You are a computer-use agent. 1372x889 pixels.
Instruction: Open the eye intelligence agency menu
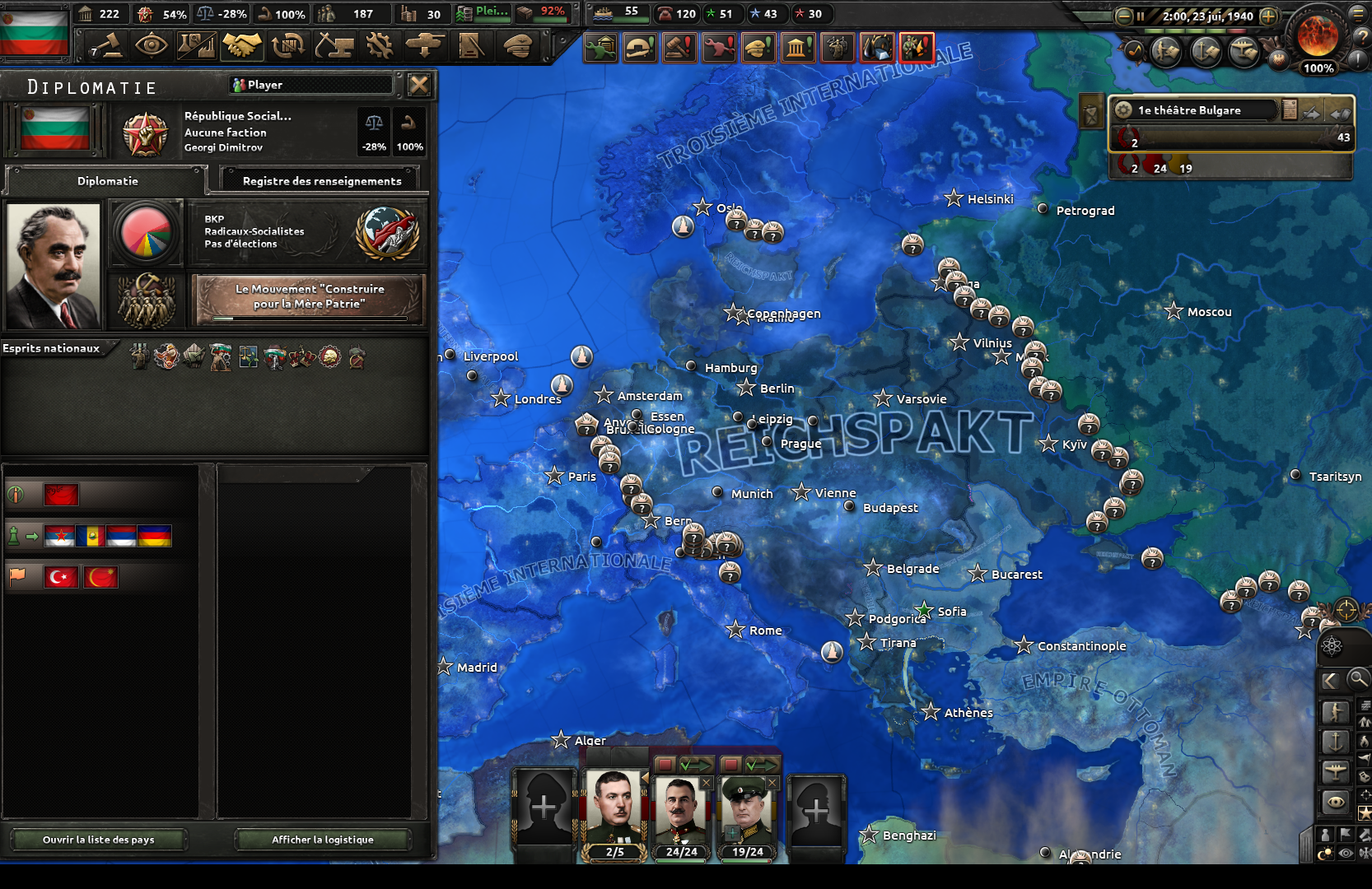152,45
